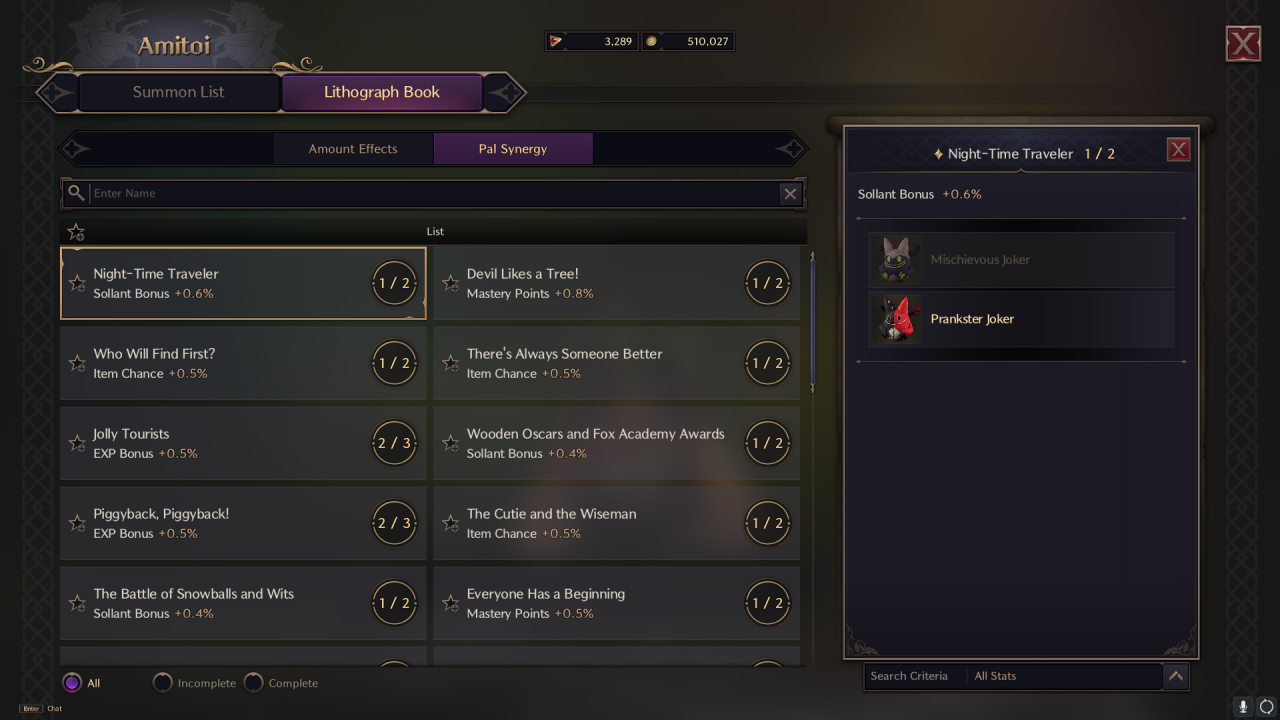The image size is (1280, 720).
Task: Click the left arrow beside Summon List
Action: coord(56,92)
